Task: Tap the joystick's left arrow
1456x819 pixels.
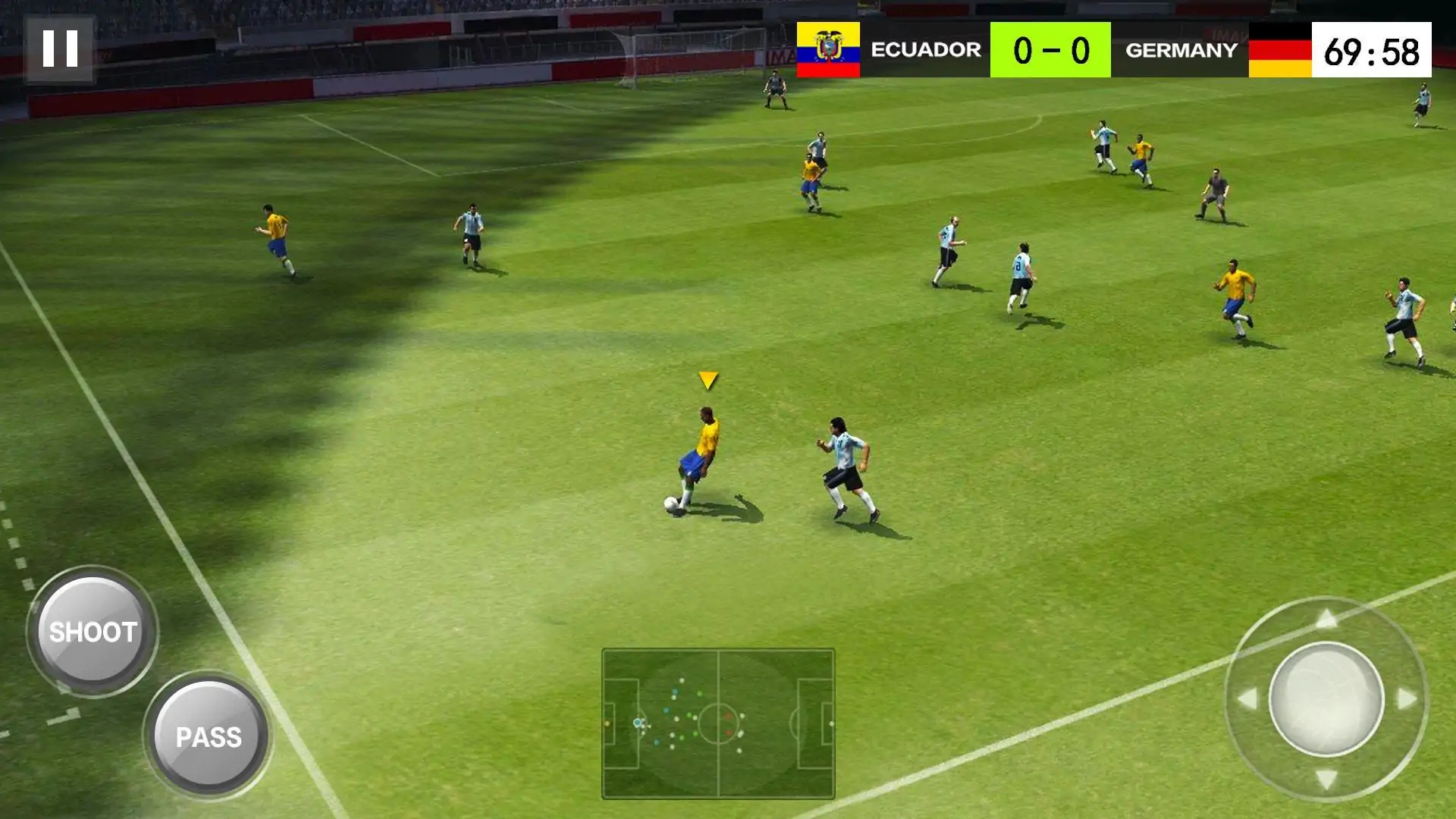Action: pyautogui.click(x=1247, y=698)
